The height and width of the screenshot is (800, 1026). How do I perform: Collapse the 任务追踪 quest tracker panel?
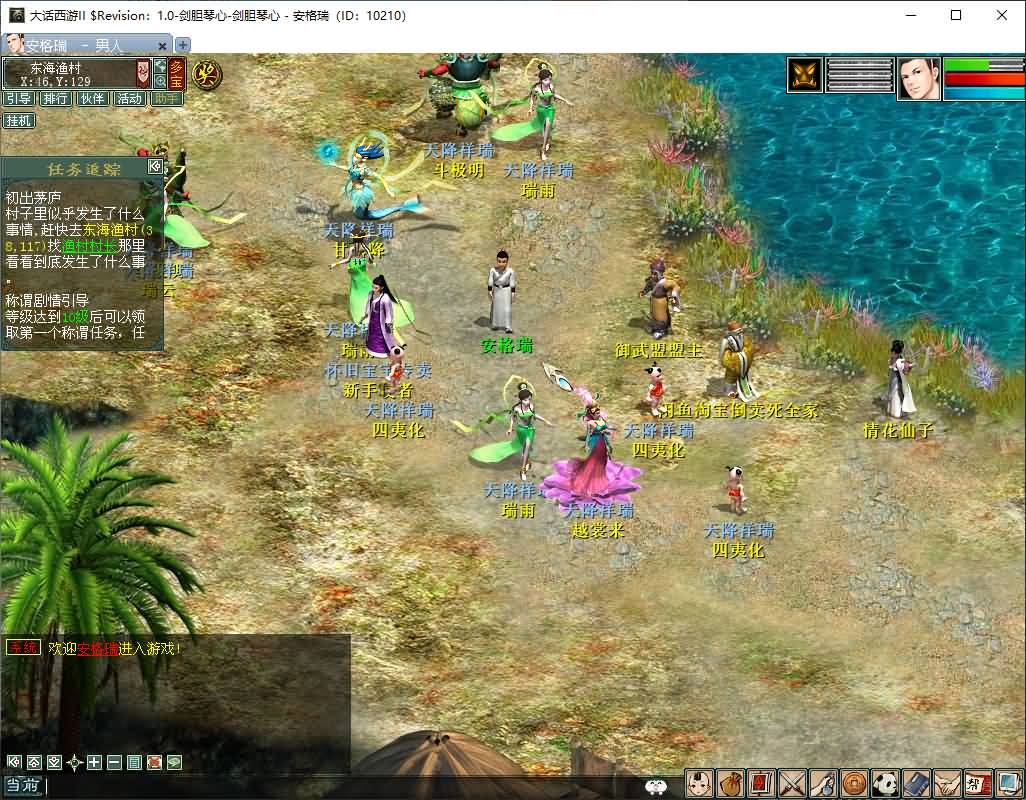pos(155,167)
